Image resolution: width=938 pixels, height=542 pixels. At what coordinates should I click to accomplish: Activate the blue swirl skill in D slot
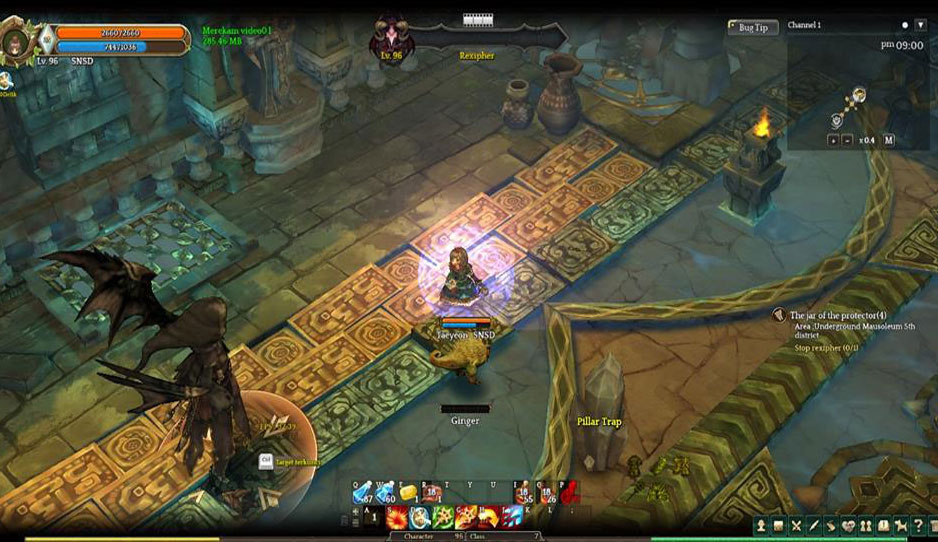click(420, 517)
